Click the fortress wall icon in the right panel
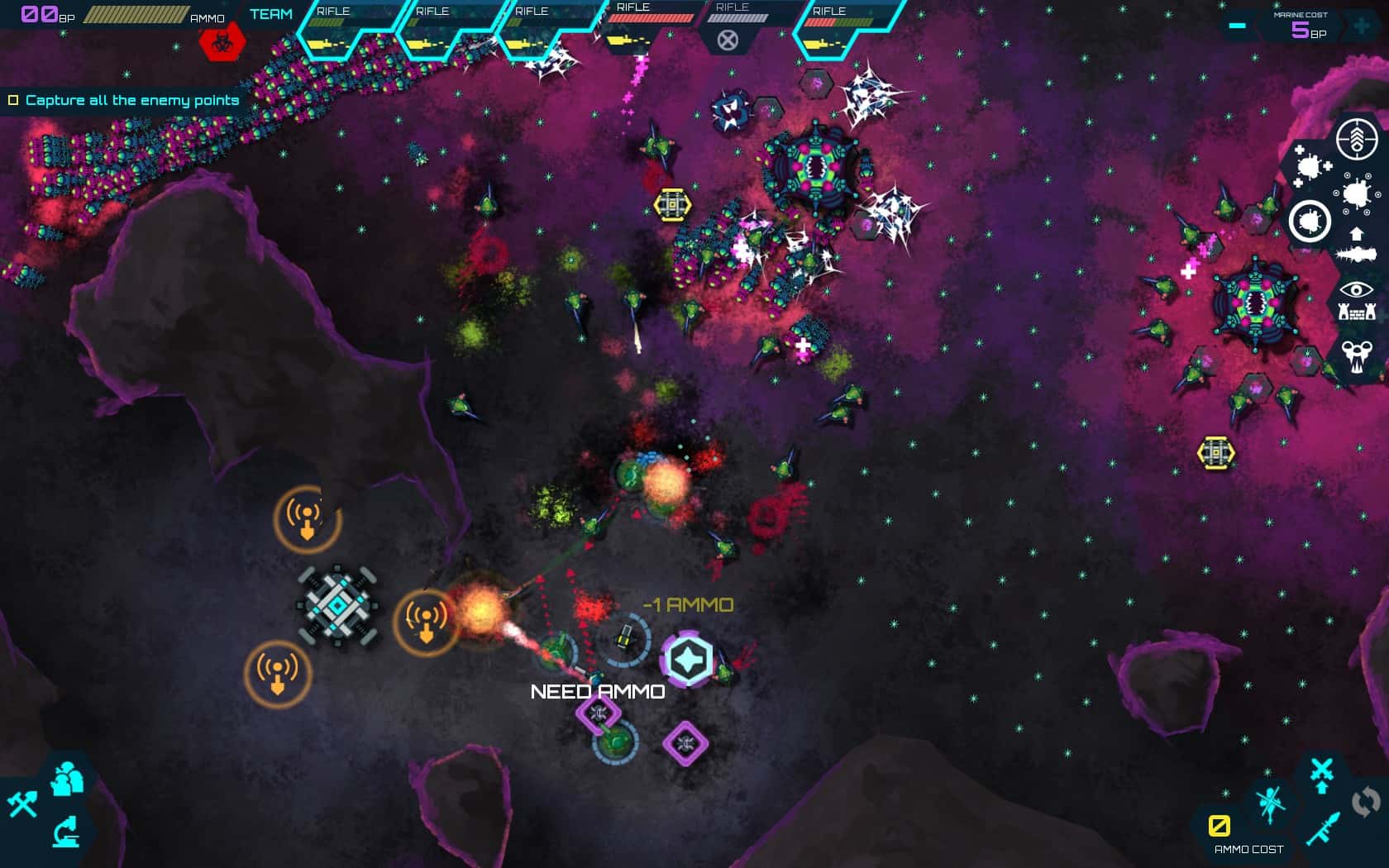 (x=1358, y=312)
